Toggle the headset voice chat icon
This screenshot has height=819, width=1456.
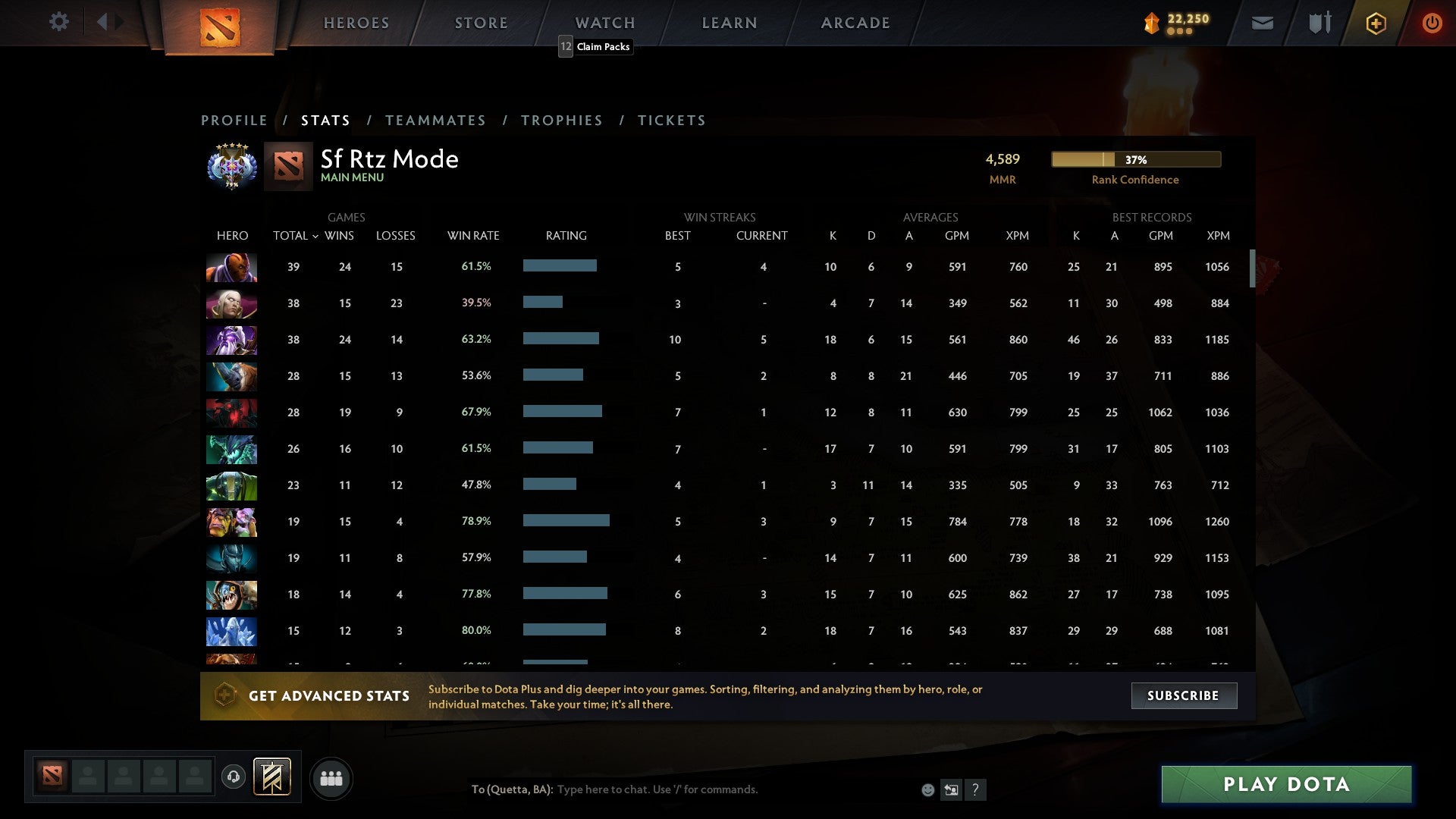pyautogui.click(x=234, y=778)
